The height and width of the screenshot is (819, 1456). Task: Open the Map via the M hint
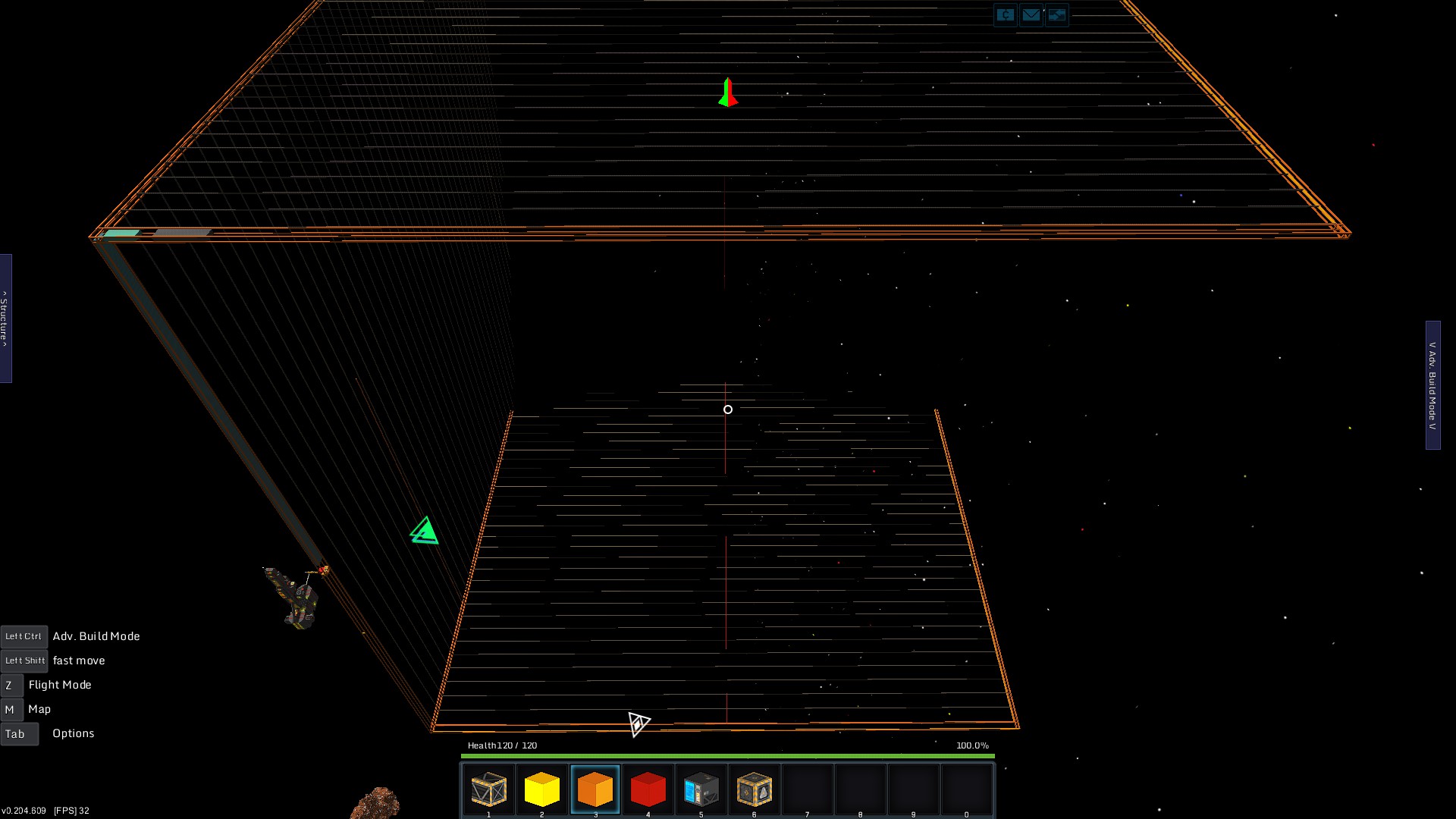pyautogui.click(x=11, y=709)
